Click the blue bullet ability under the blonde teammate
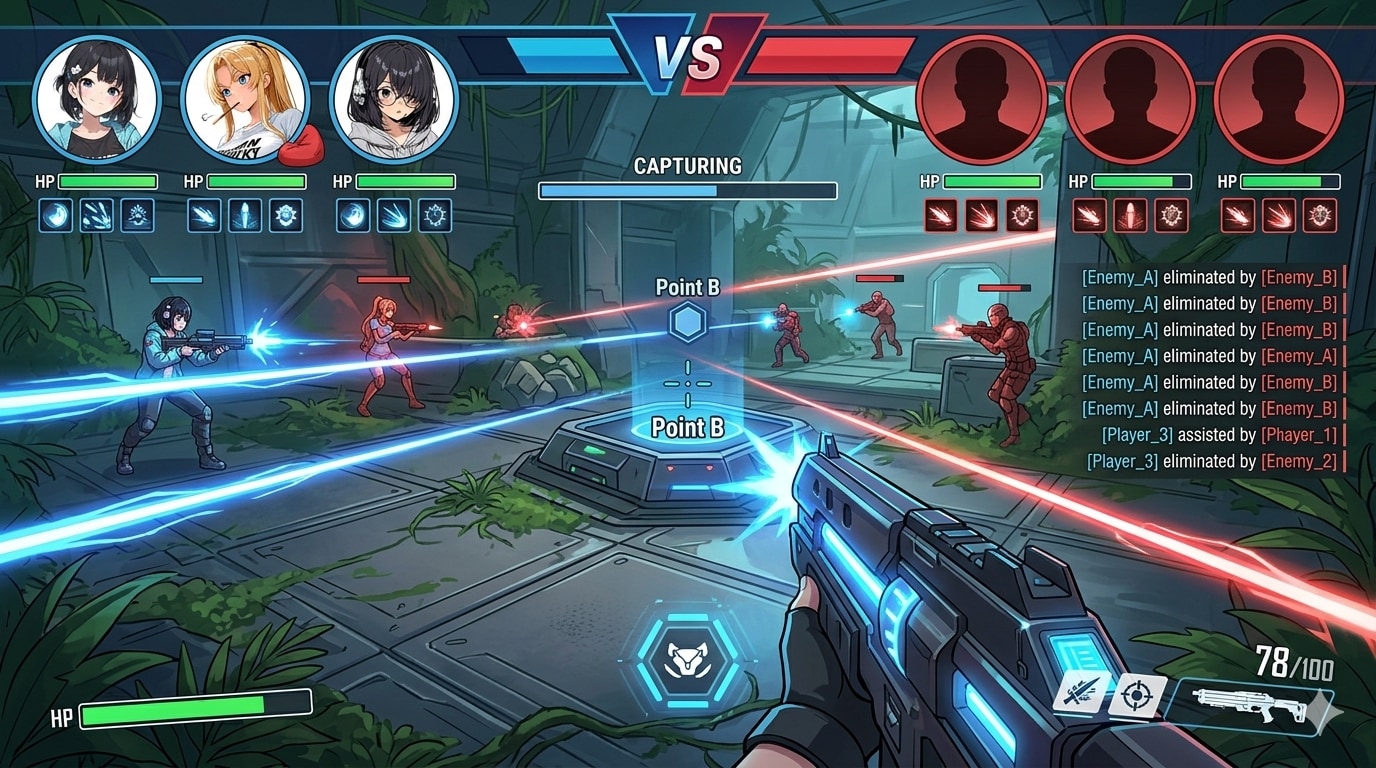The height and width of the screenshot is (768, 1376). (245, 215)
